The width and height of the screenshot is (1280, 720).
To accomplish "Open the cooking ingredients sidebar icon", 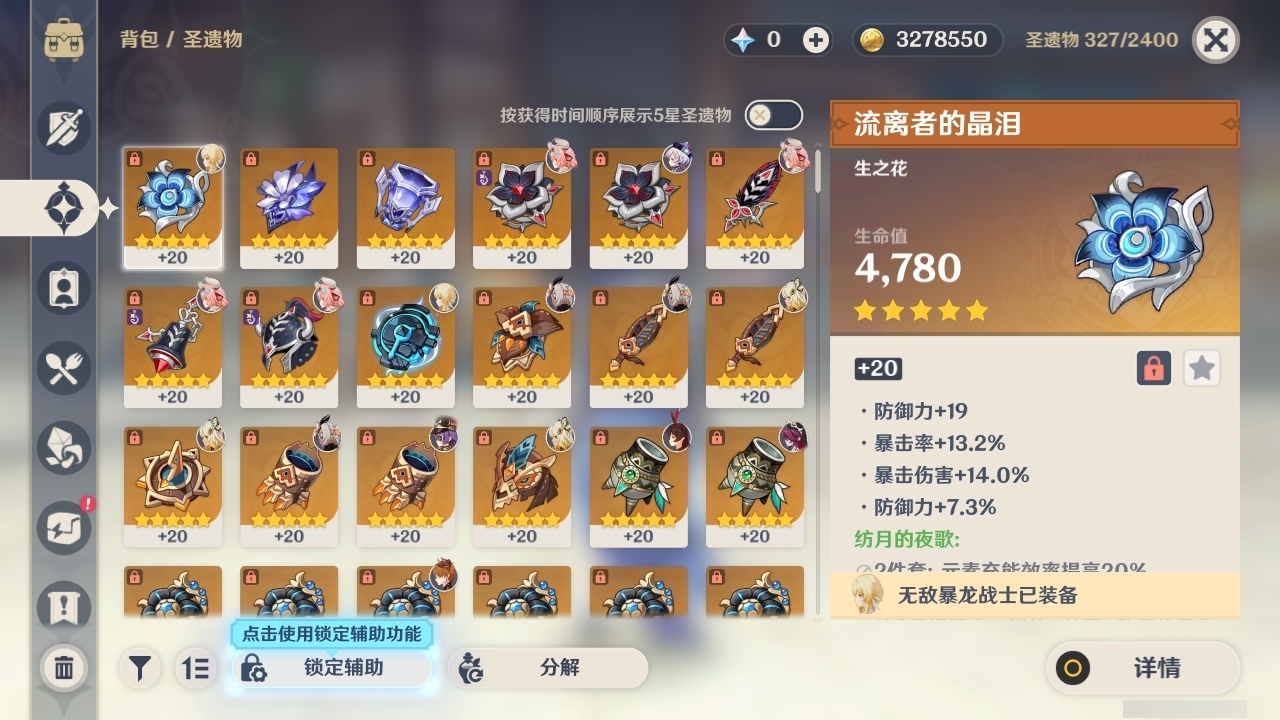I will tap(63, 368).
